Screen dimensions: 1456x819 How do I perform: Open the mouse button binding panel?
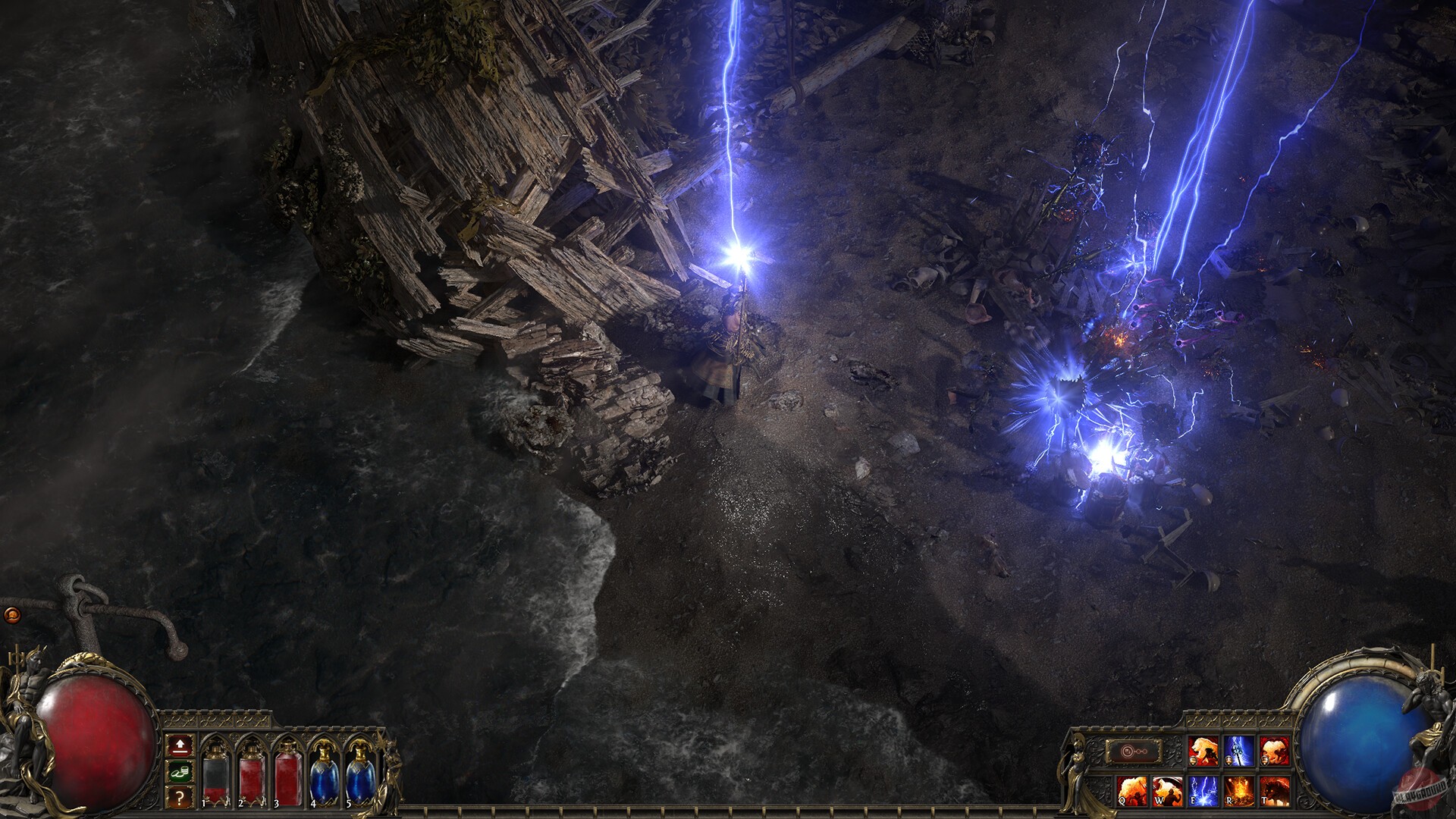point(1133,751)
